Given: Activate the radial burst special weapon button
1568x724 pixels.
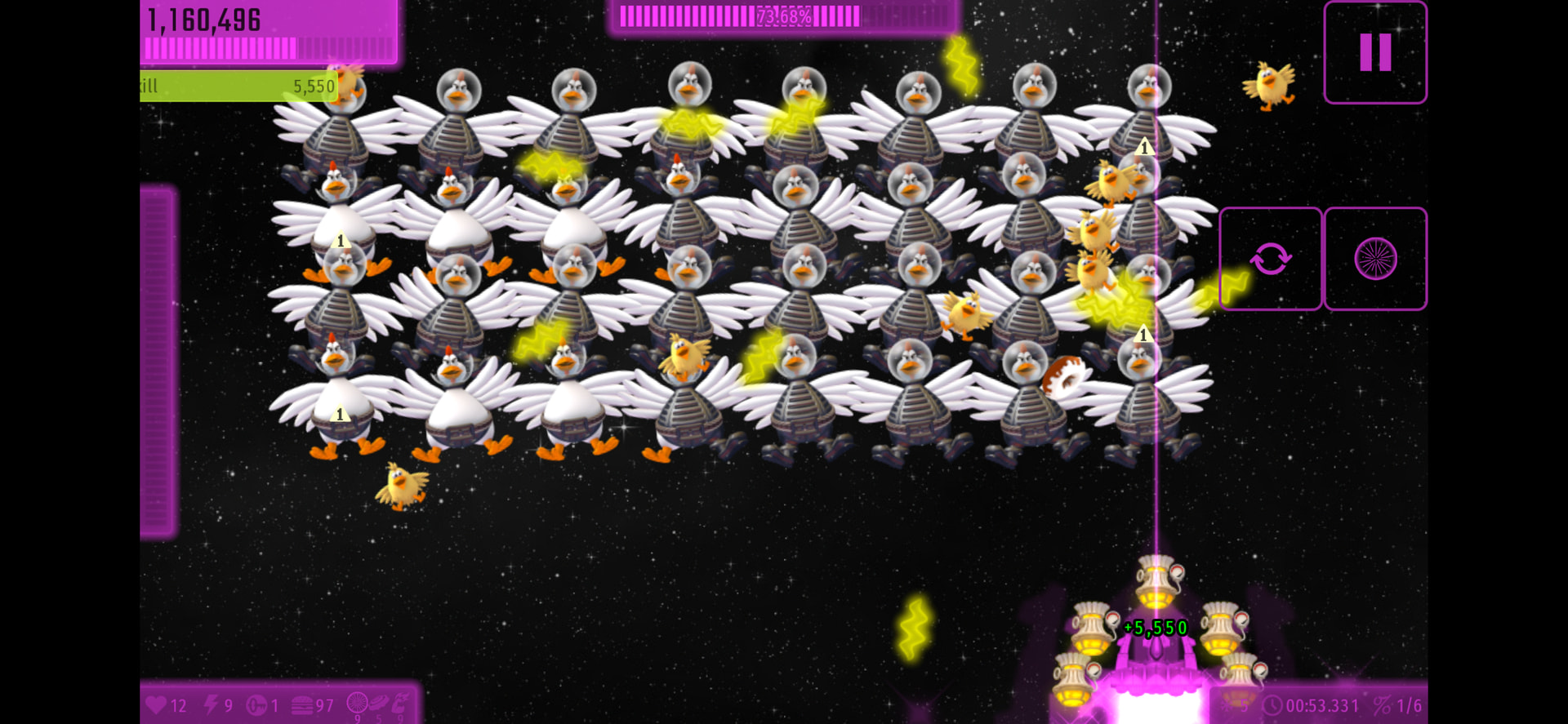Looking at the screenshot, I should [x=1375, y=259].
